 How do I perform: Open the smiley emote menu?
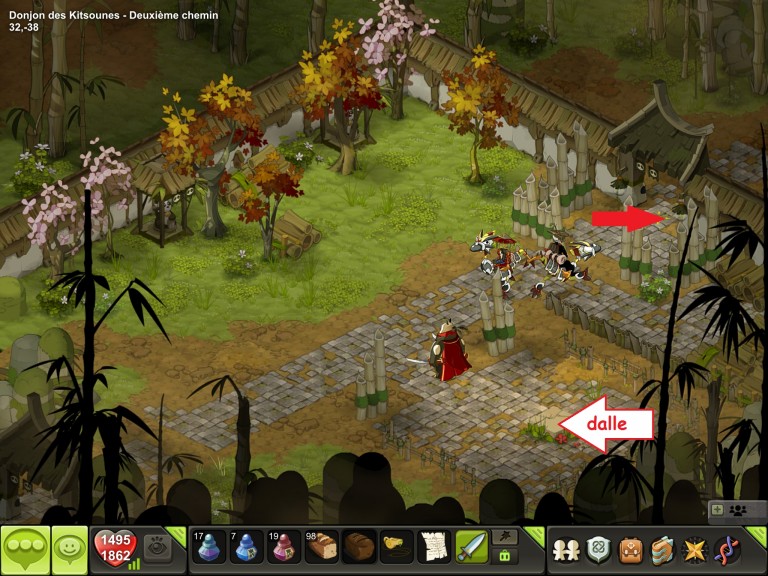tap(70, 549)
